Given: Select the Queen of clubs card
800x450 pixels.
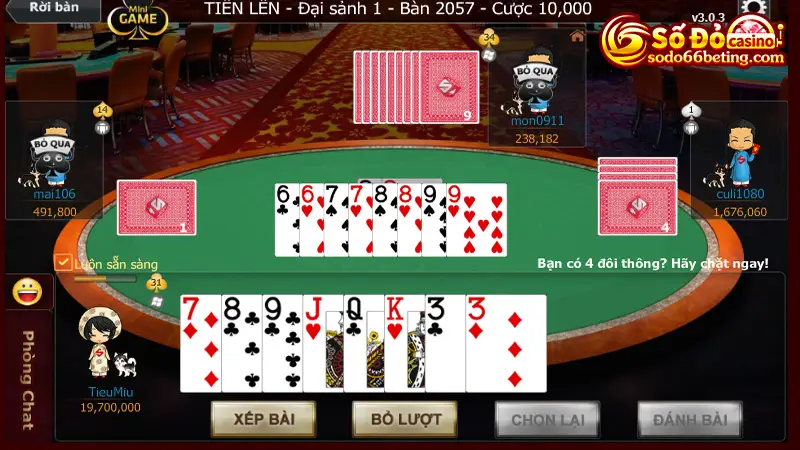Looking at the screenshot, I should tap(362, 343).
